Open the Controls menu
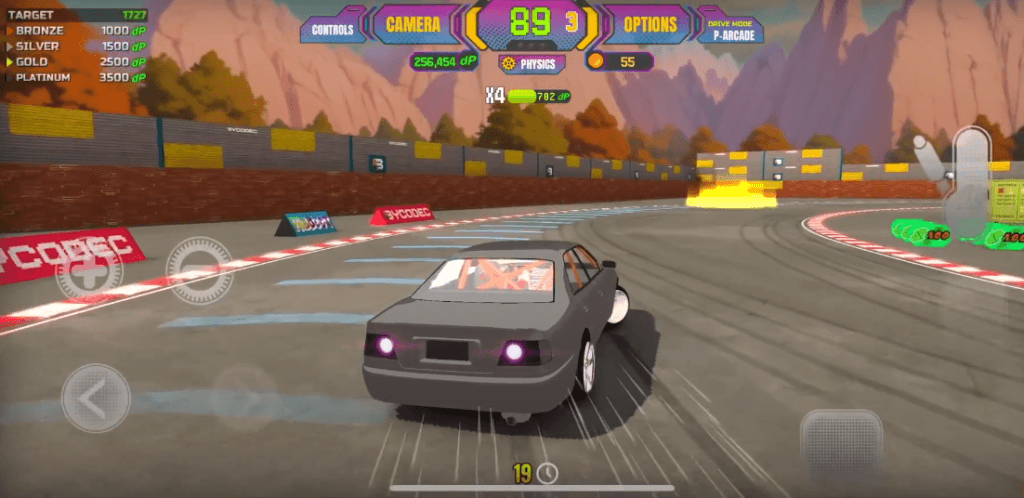Screen dimensions: 1024x498 (x=332, y=29)
